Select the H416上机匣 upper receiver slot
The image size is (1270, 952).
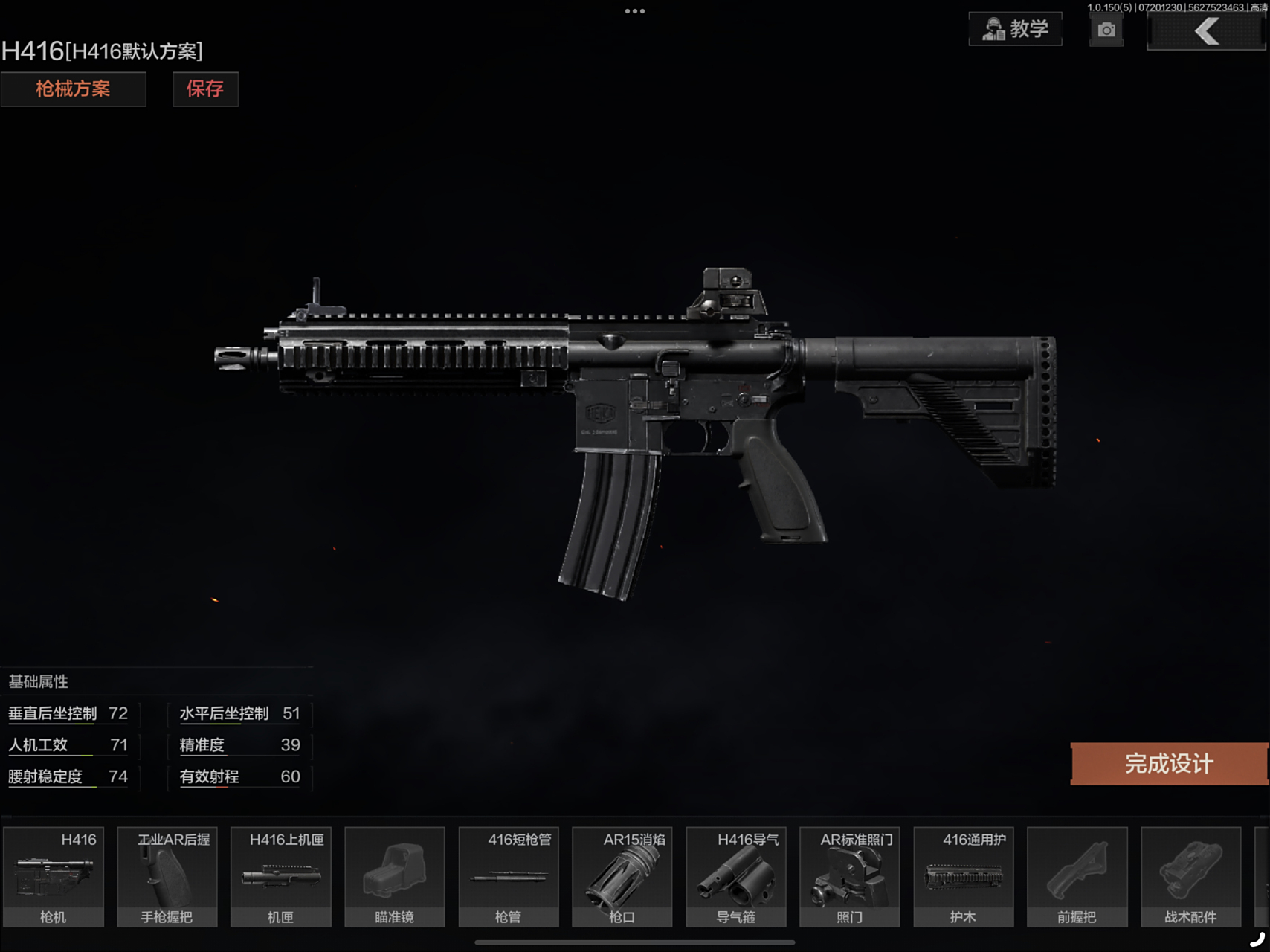pyautogui.click(x=281, y=876)
